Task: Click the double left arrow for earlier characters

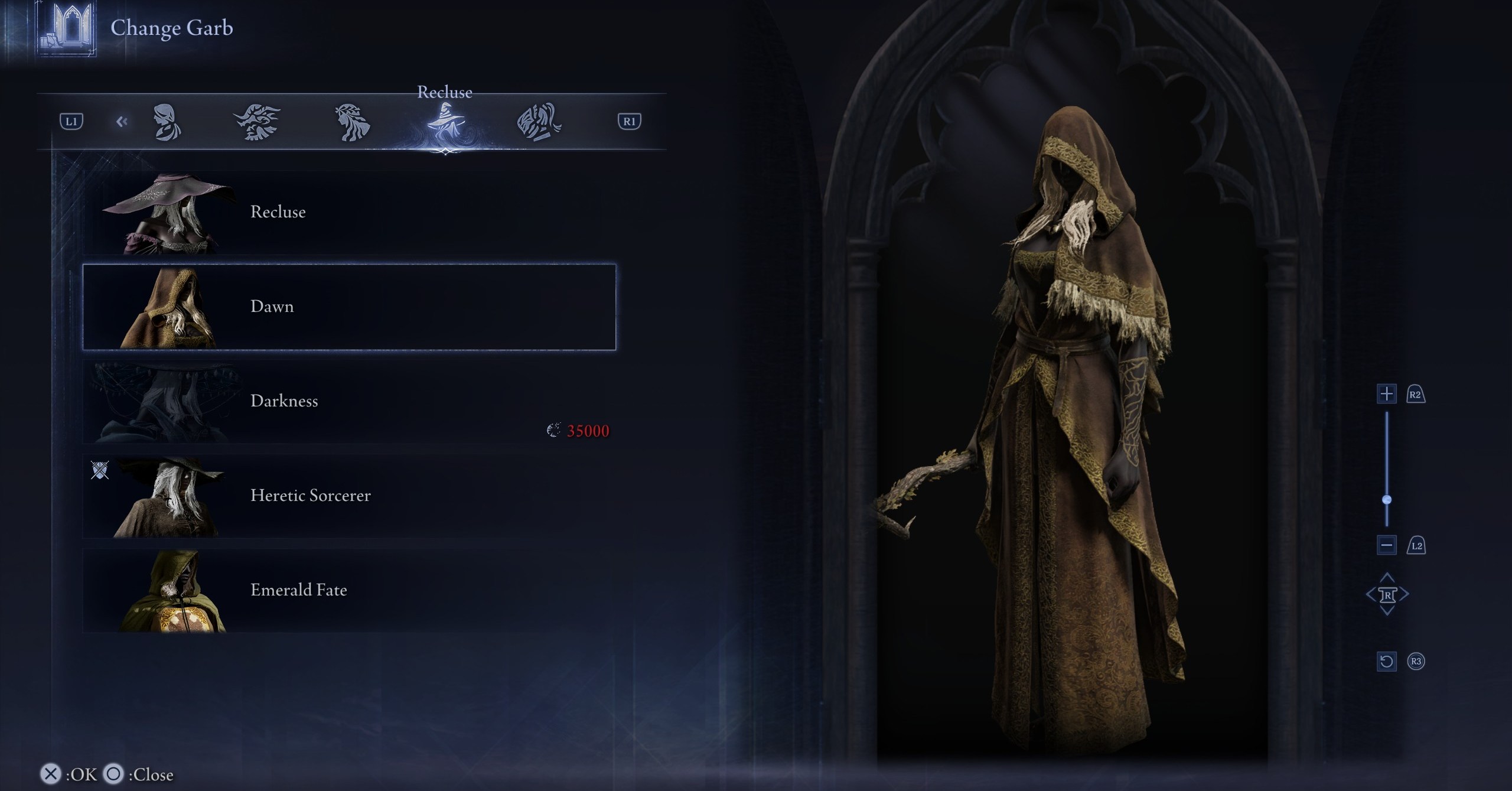Action: point(122,122)
